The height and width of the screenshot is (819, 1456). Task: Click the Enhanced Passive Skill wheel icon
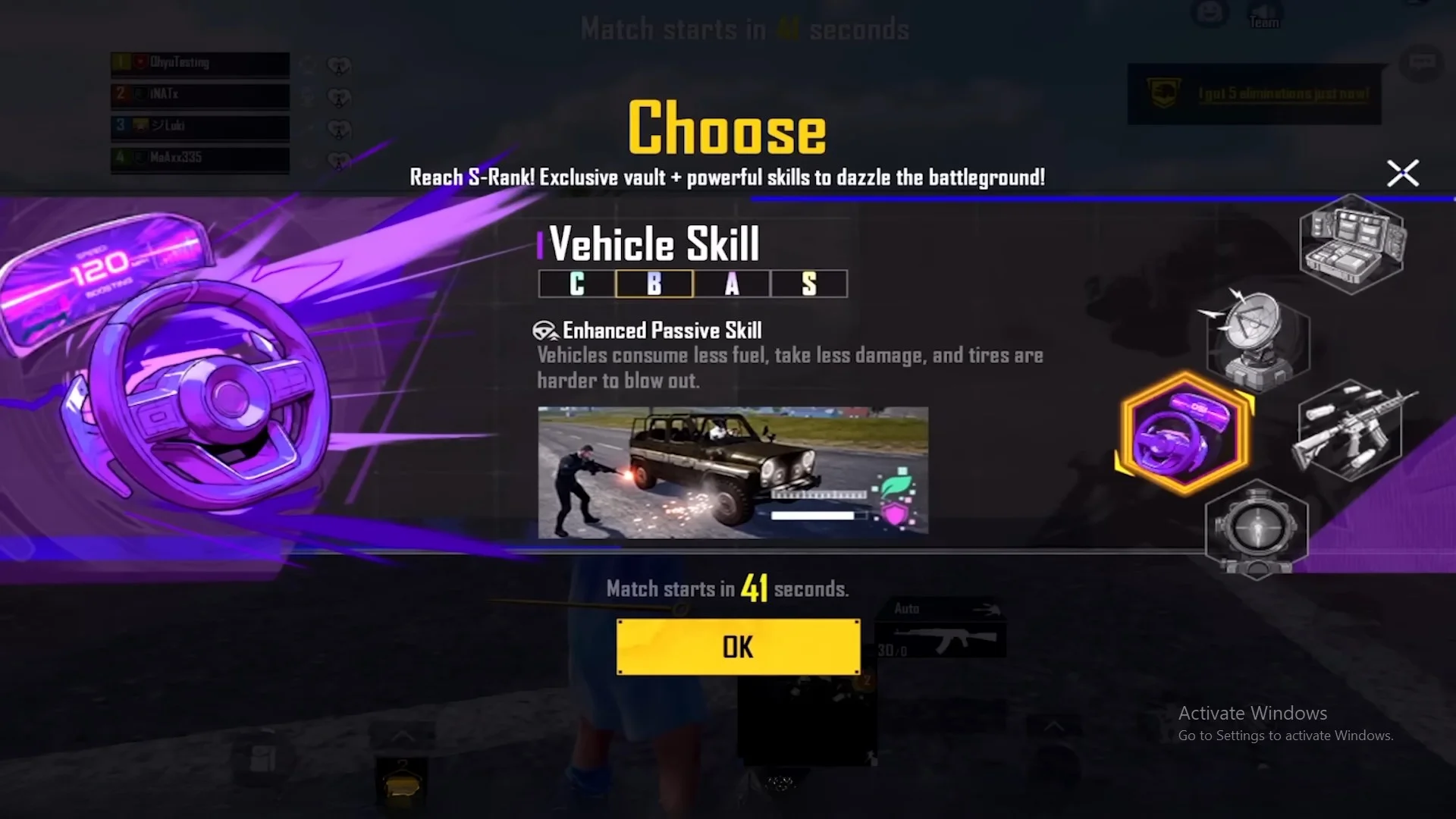click(x=544, y=329)
